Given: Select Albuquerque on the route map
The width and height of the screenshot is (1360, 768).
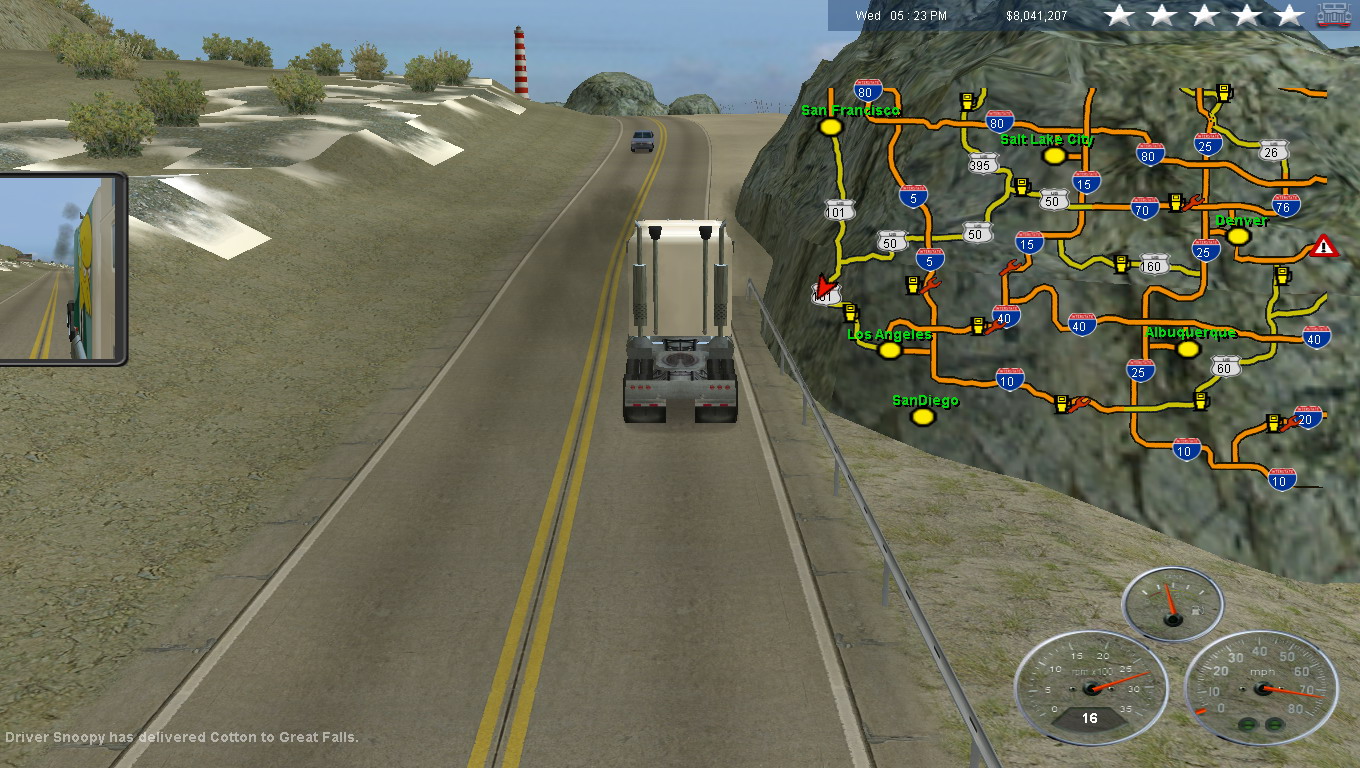Looking at the screenshot, I should click(1188, 349).
